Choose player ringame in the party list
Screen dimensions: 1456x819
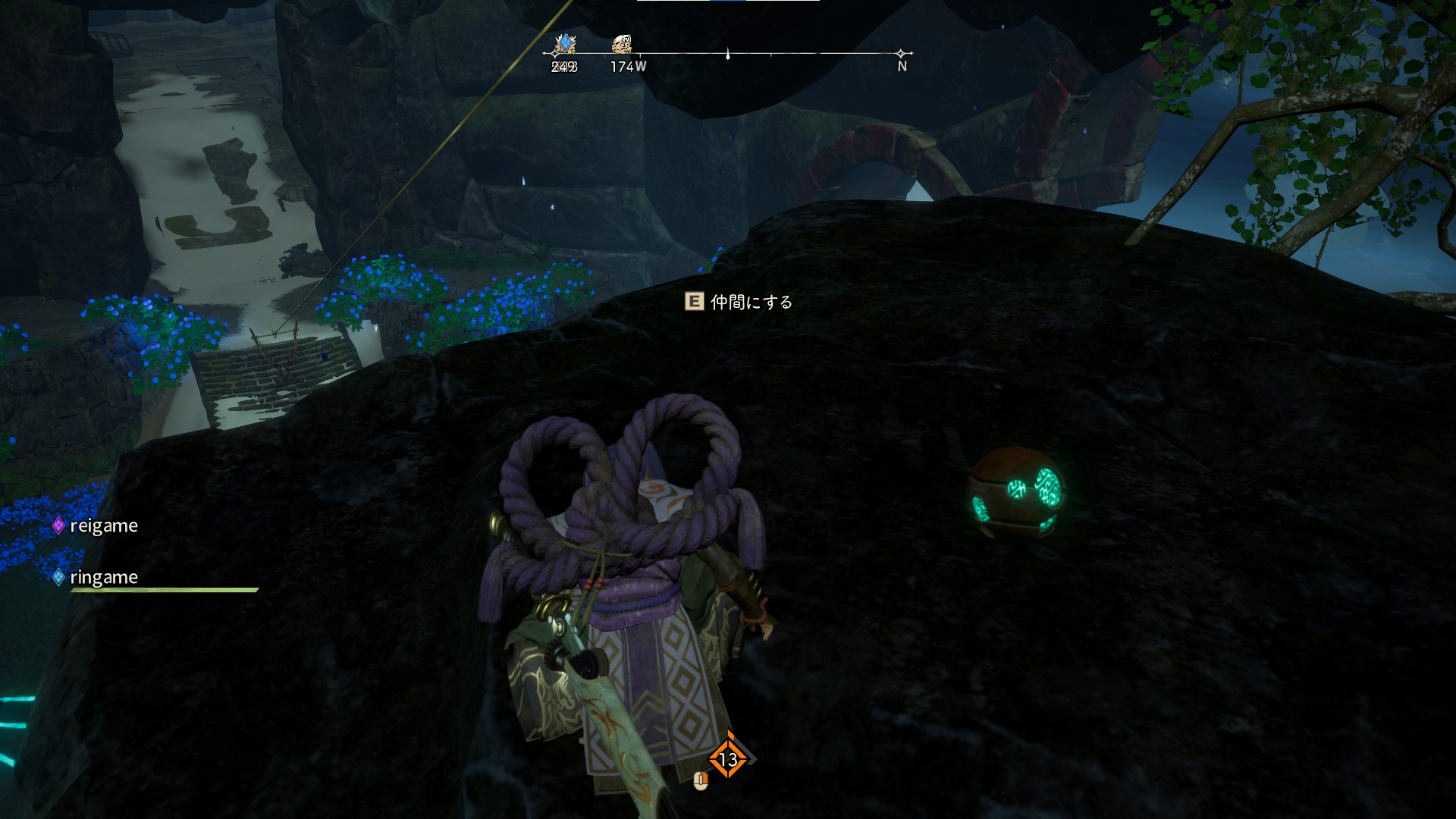(103, 578)
